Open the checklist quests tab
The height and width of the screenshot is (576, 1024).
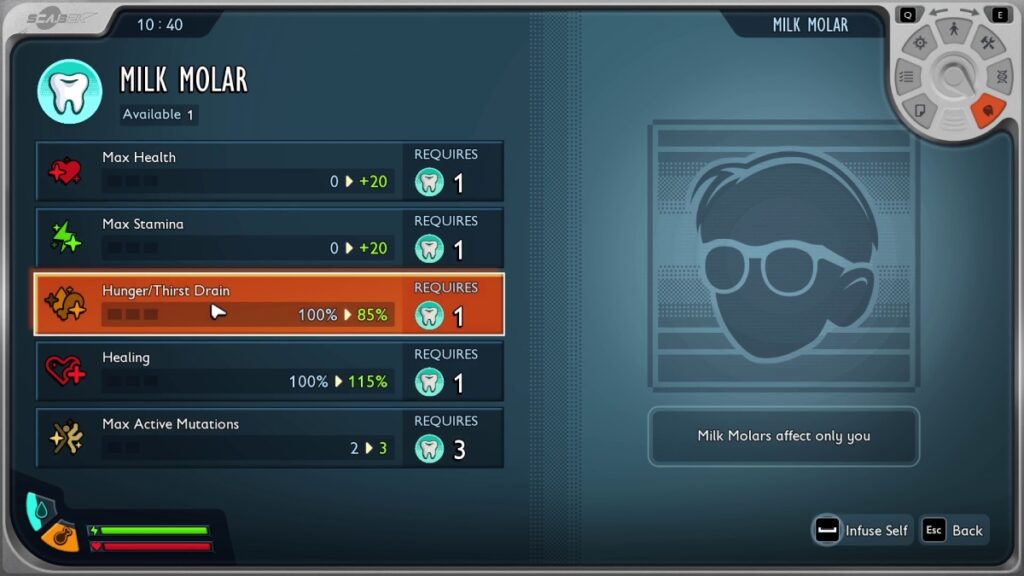click(x=907, y=76)
